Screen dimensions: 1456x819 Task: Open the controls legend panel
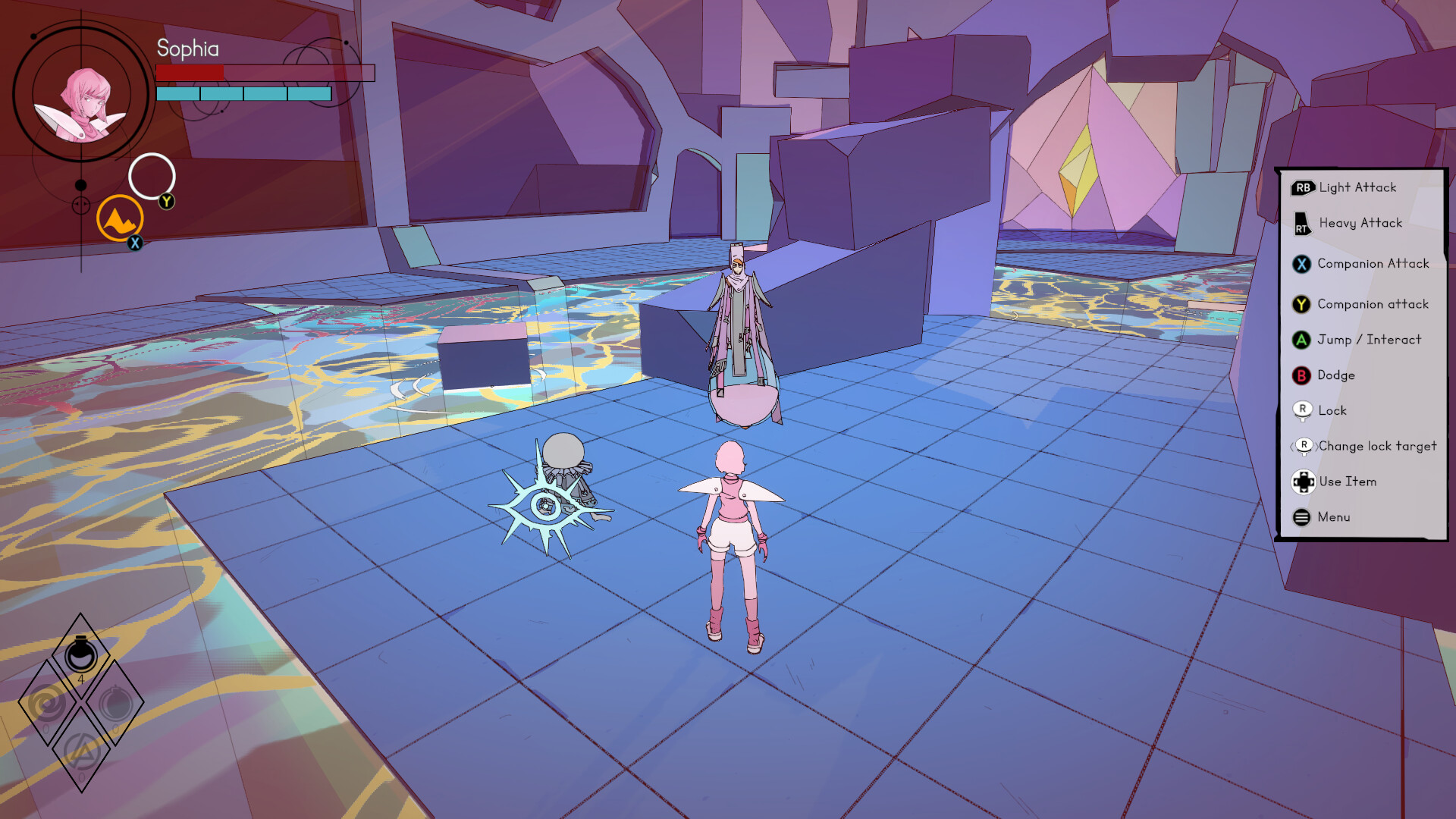(1362, 351)
